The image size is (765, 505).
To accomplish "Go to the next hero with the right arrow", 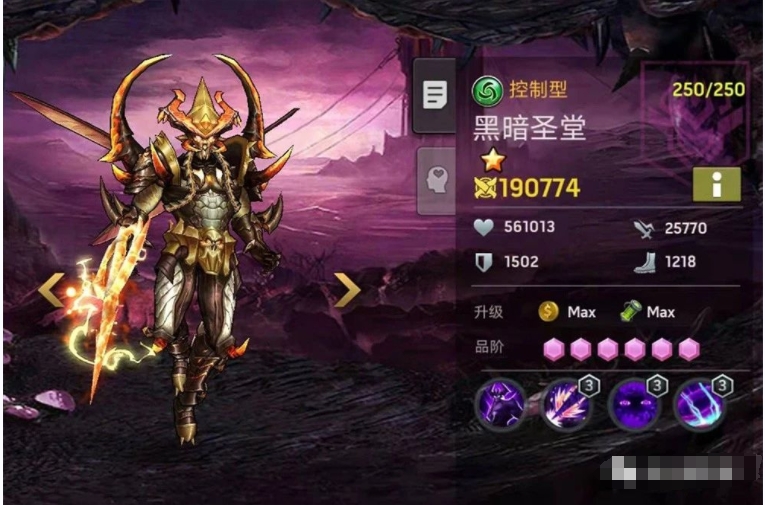I will click(x=346, y=290).
